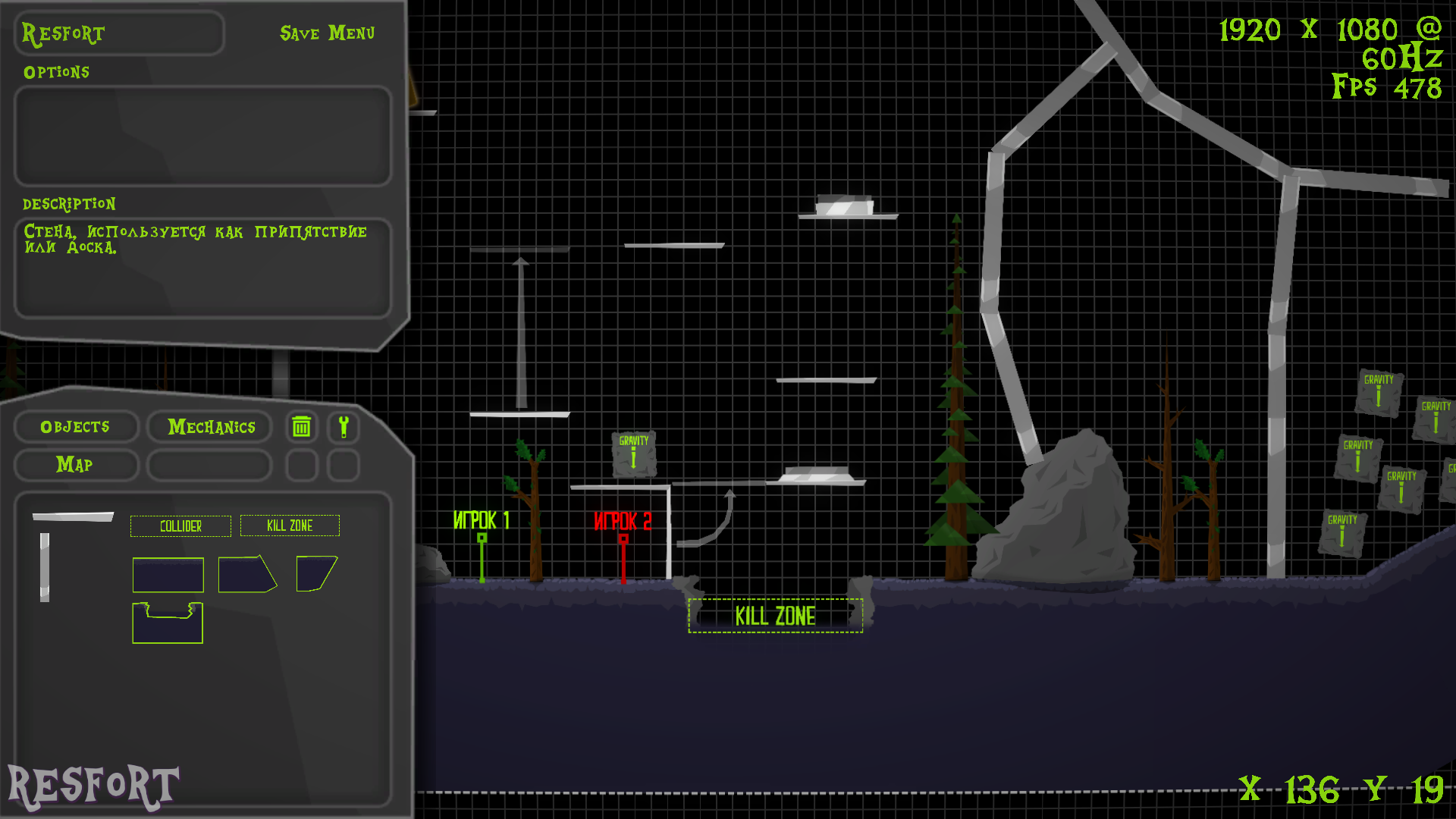The image size is (1456, 819).
Task: Open the Mechanics tab
Action: pyautogui.click(x=209, y=426)
